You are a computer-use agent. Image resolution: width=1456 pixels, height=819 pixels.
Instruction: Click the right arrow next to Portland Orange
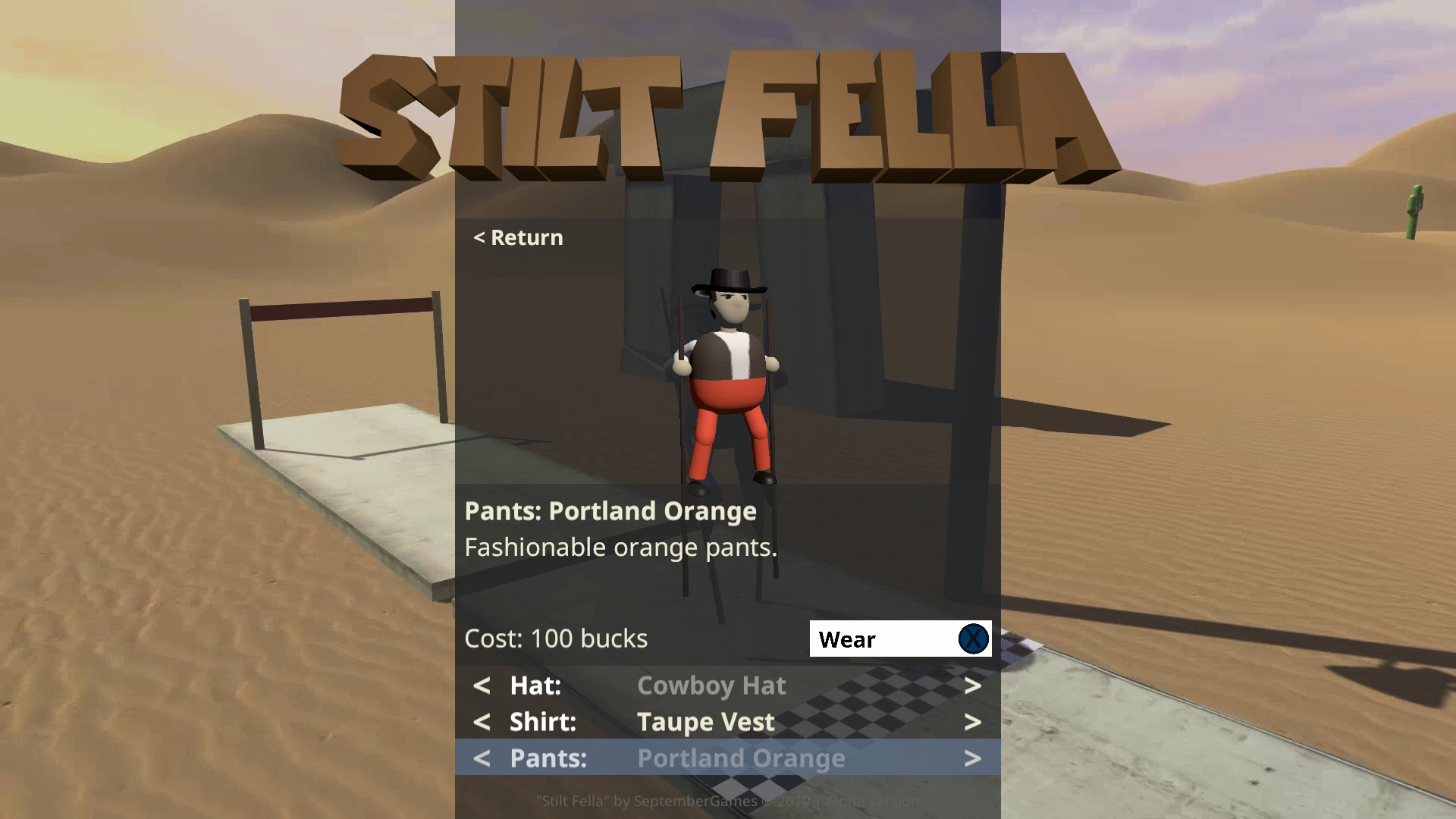pos(973,758)
